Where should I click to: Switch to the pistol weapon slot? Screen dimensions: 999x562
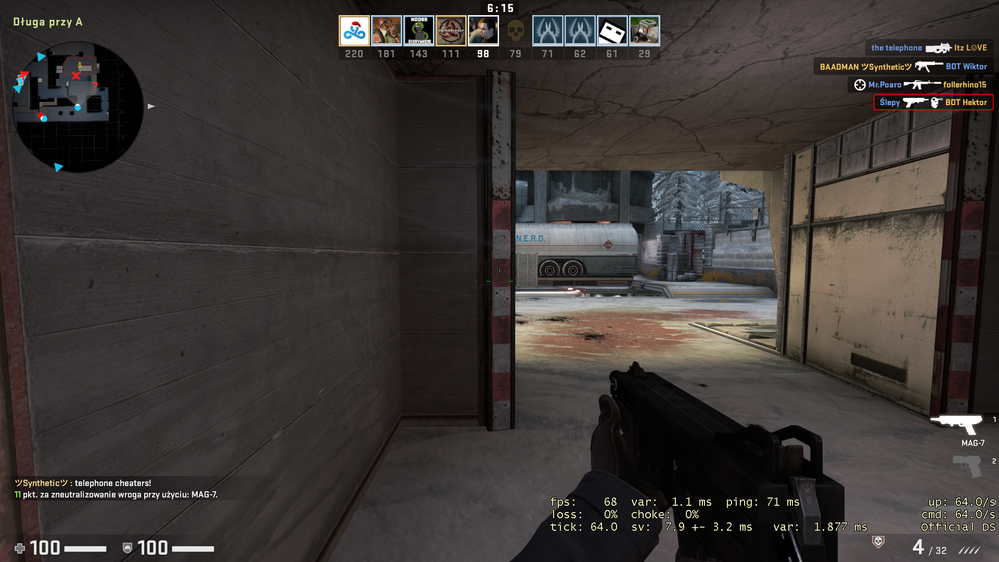coord(968,465)
